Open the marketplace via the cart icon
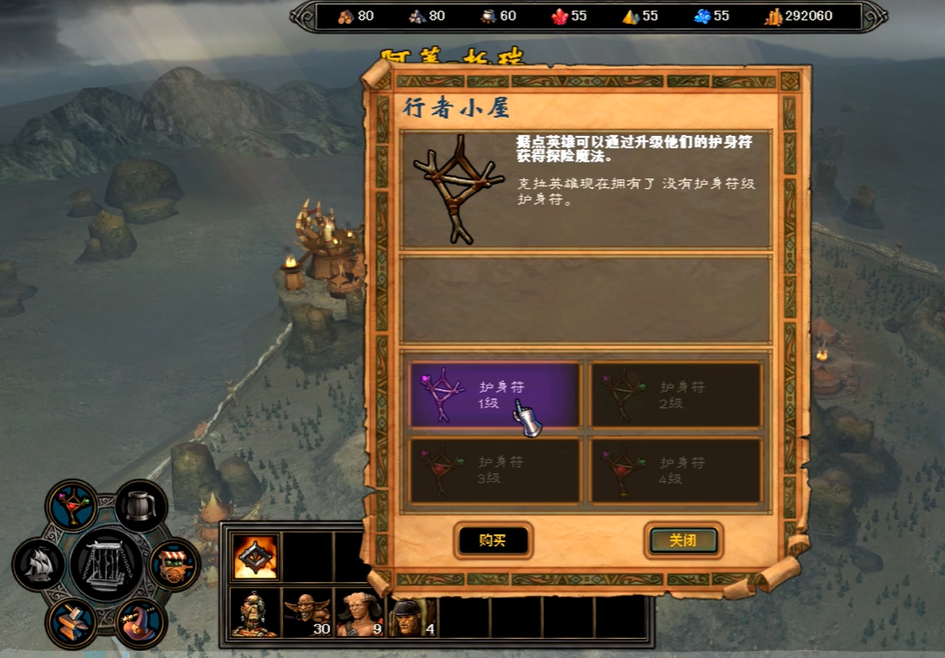Viewport: 945px width, 658px height. [x=174, y=564]
